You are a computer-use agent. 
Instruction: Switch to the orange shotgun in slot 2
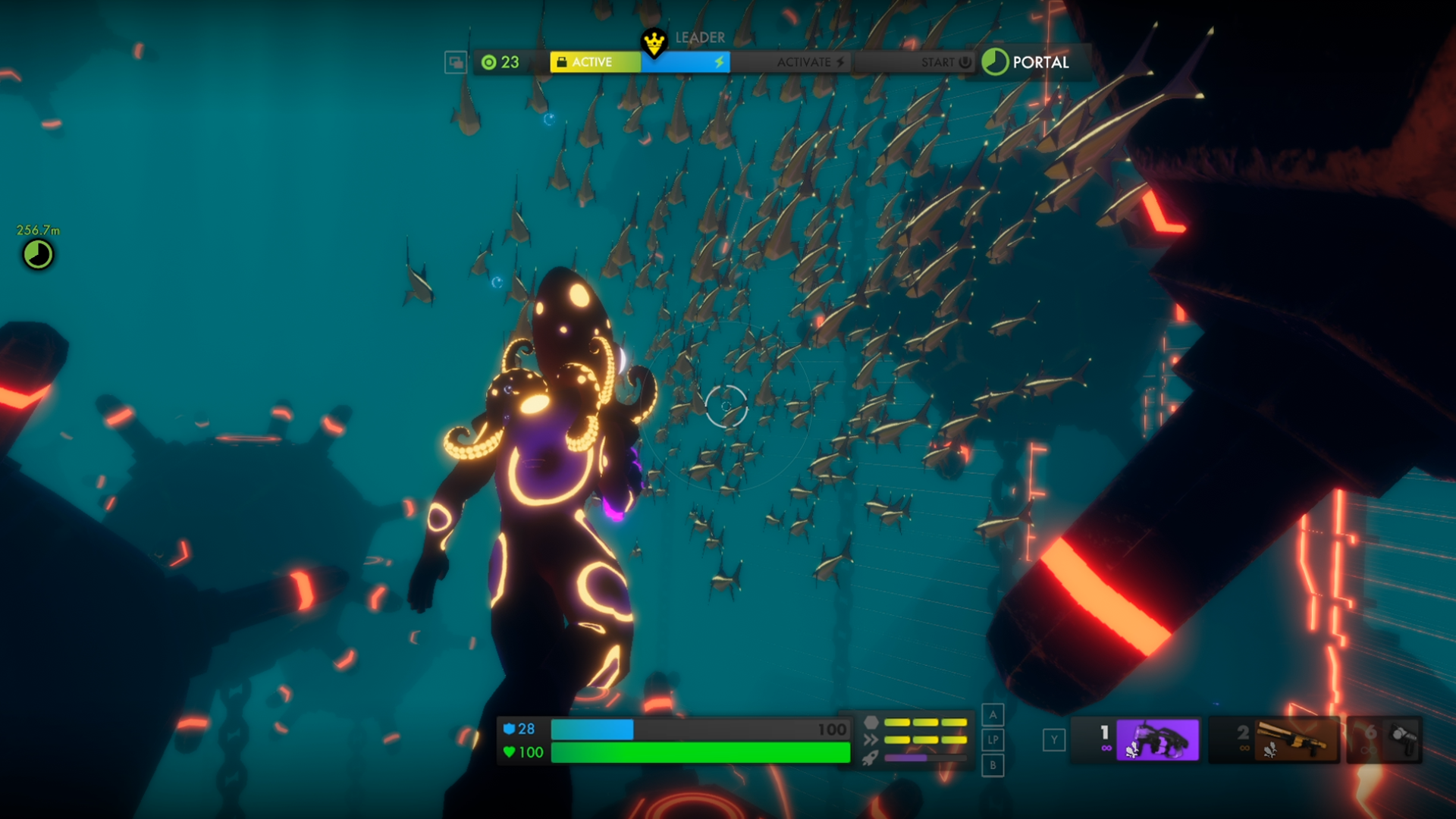point(1293,739)
